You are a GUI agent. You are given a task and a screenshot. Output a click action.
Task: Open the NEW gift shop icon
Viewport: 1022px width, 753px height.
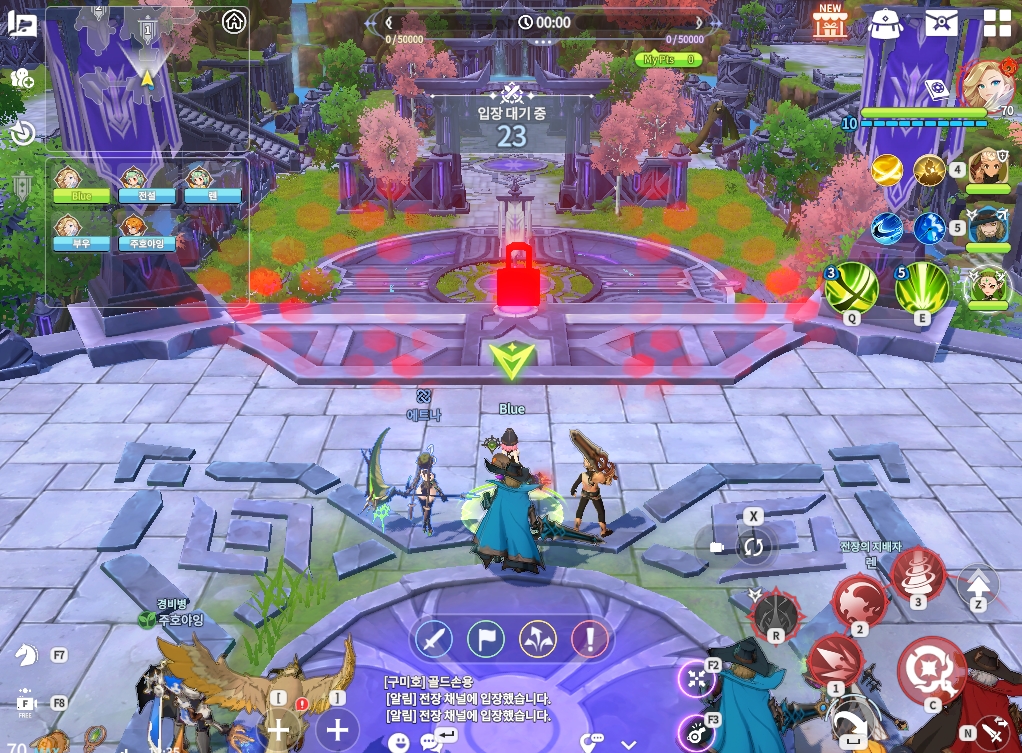[829, 21]
